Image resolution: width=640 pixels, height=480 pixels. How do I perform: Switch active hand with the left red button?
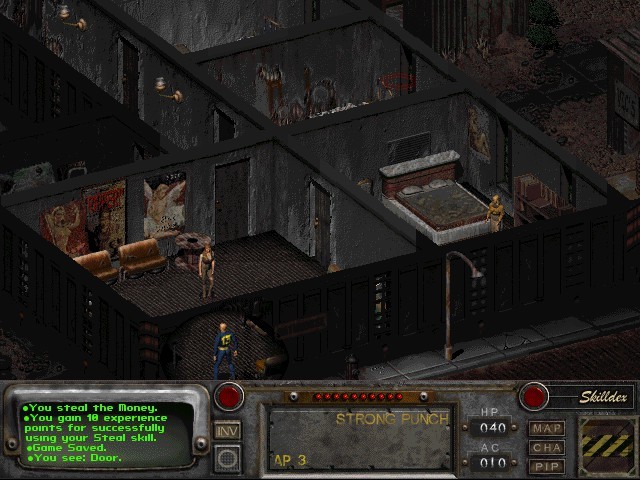229,396
